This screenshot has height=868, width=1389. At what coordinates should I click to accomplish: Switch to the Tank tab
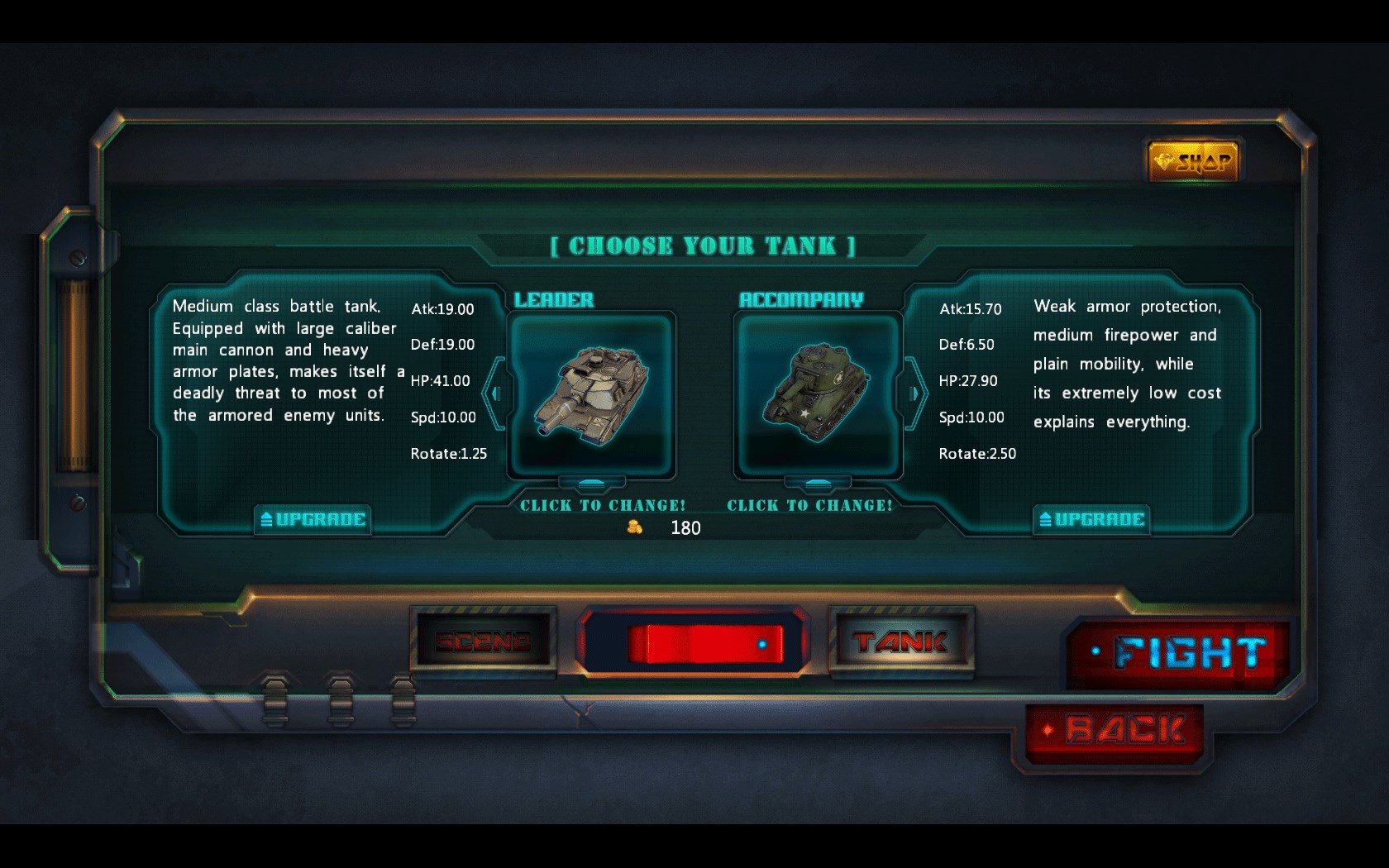coord(900,641)
